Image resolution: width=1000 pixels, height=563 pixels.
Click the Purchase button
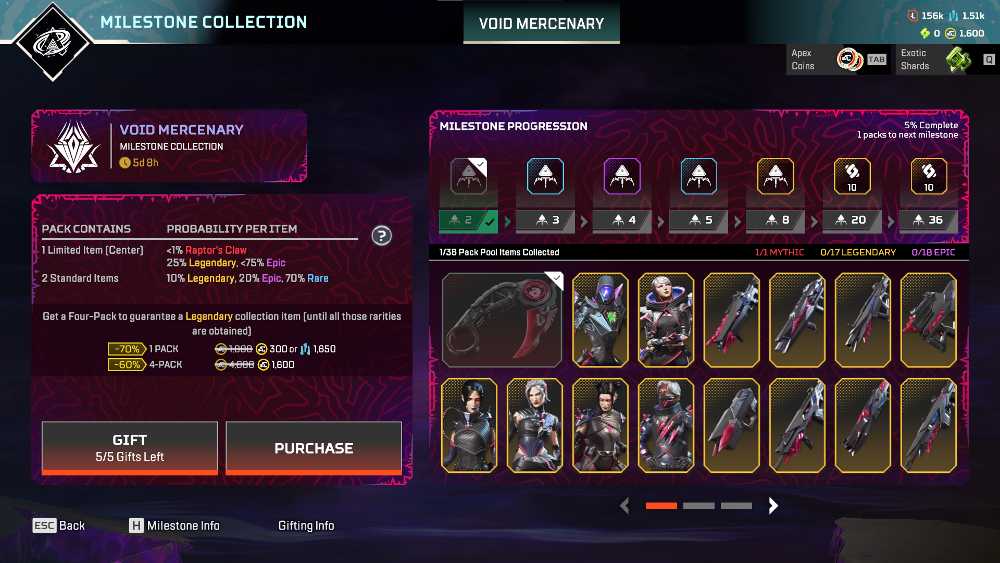313,448
